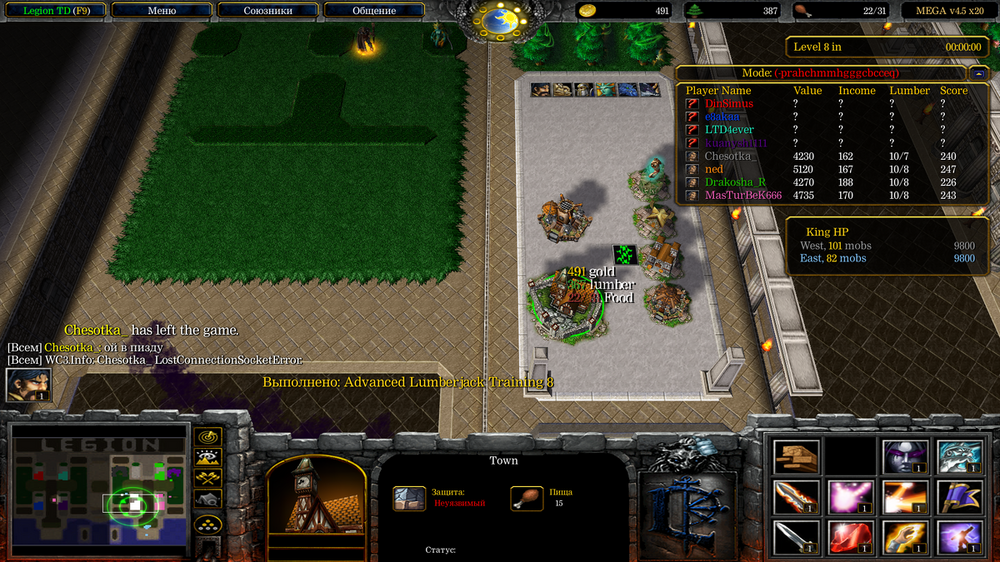Buy the flaming sword upgrade
Viewport: 1000px width, 562px height.
click(x=796, y=496)
